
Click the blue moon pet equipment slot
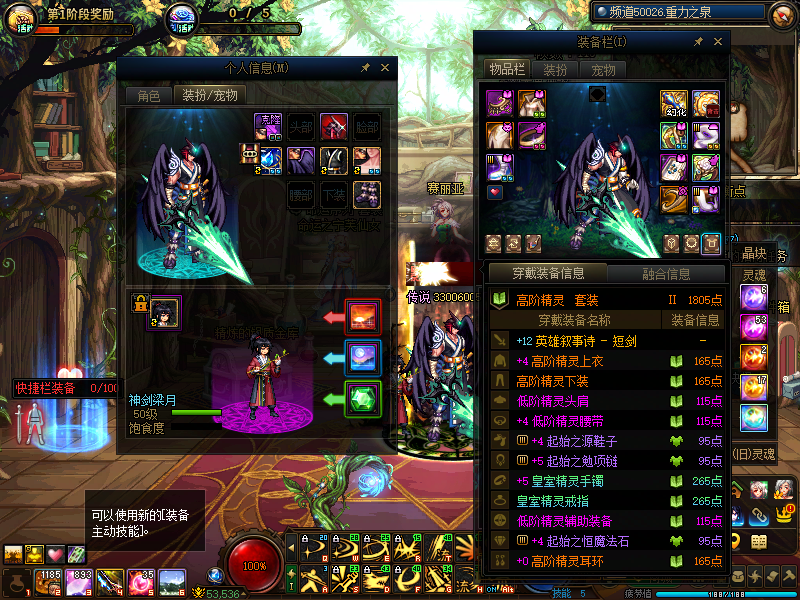[x=363, y=358]
